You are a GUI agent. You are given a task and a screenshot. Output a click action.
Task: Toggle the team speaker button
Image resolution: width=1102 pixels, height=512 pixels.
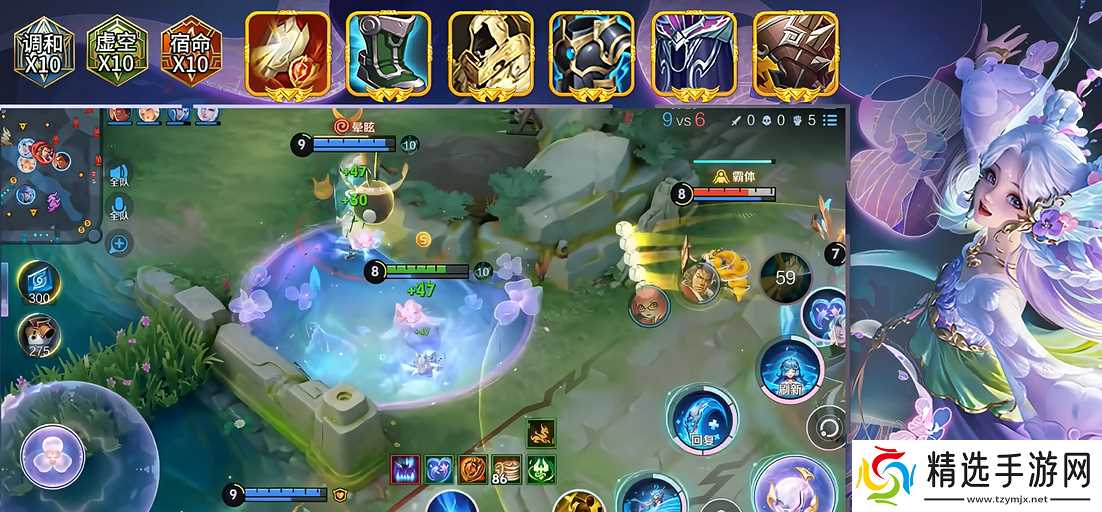119,176
